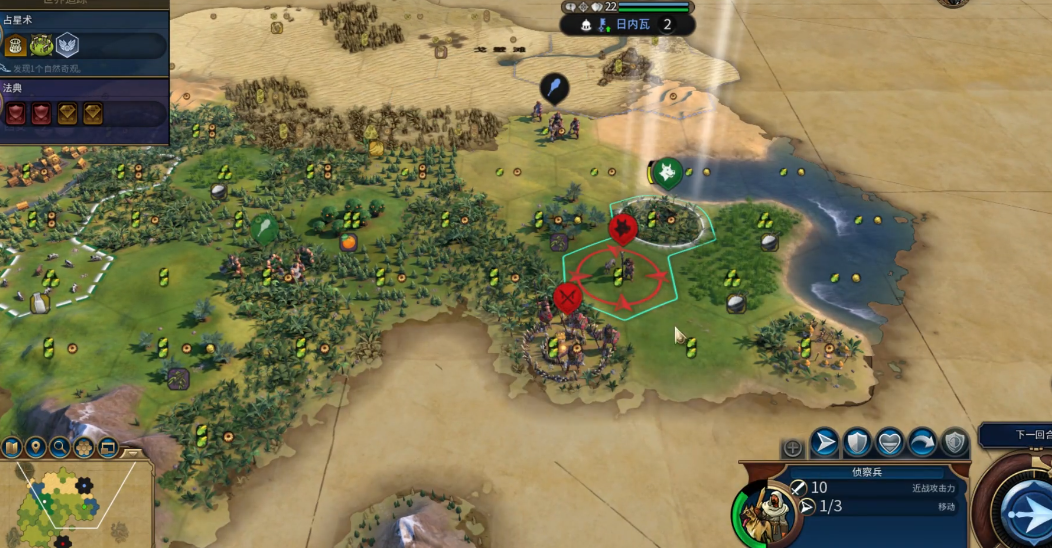Select the move-to arrow unit action

[824, 442]
